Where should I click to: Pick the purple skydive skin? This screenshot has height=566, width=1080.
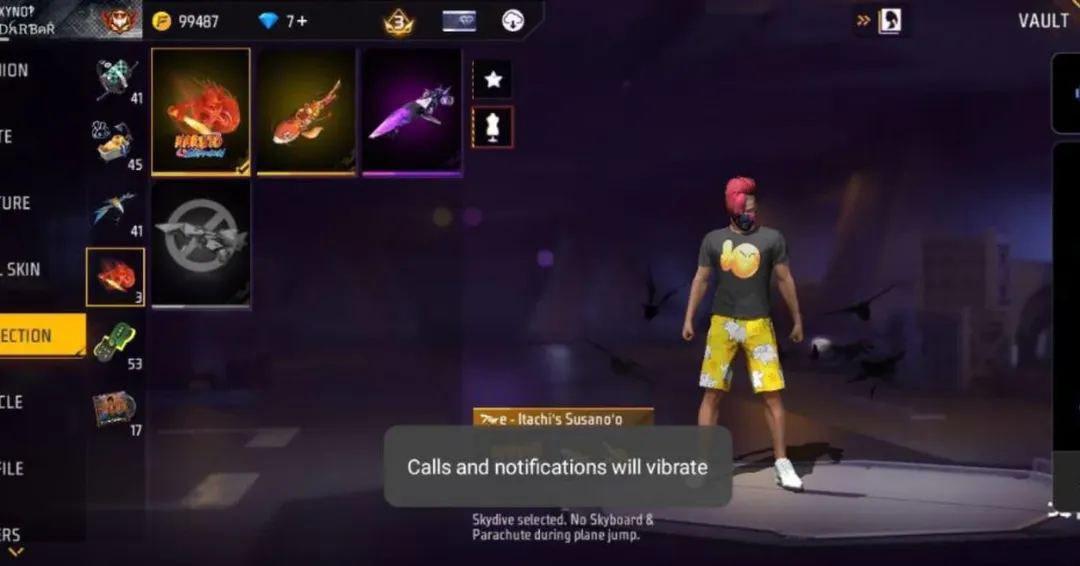[412, 112]
